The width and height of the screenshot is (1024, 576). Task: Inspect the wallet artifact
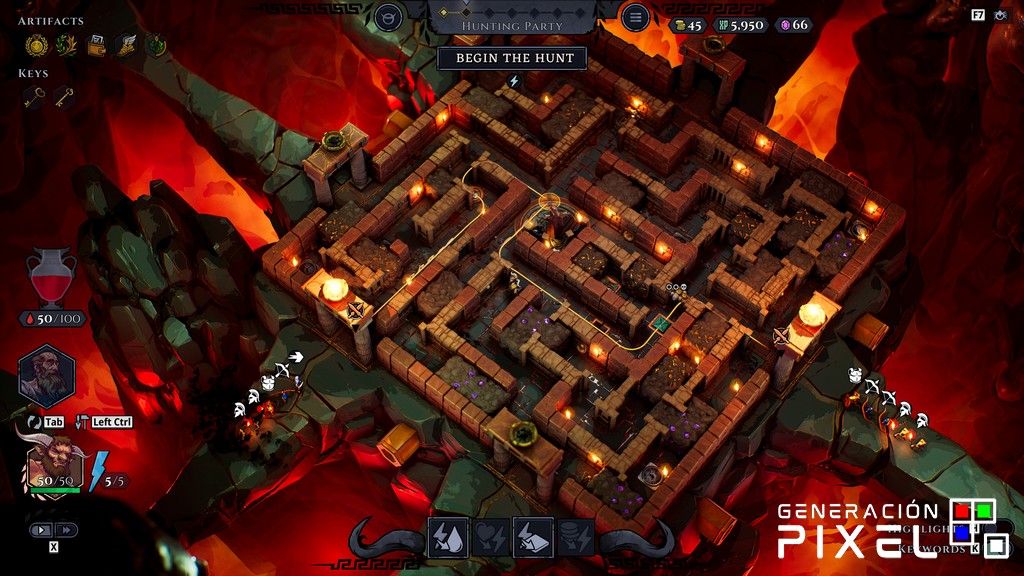pos(97,45)
